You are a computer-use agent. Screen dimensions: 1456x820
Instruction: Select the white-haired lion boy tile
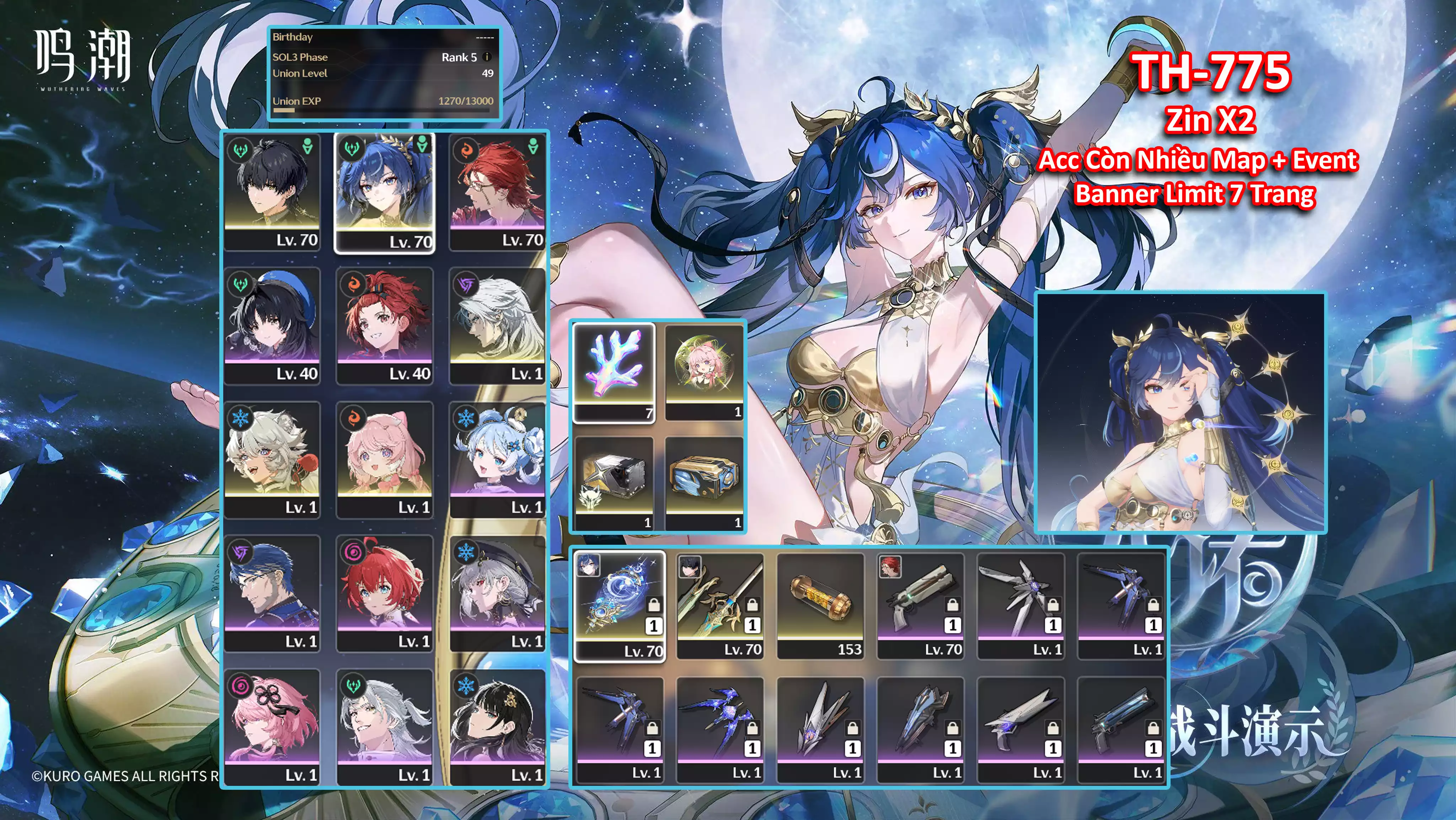(x=272, y=459)
